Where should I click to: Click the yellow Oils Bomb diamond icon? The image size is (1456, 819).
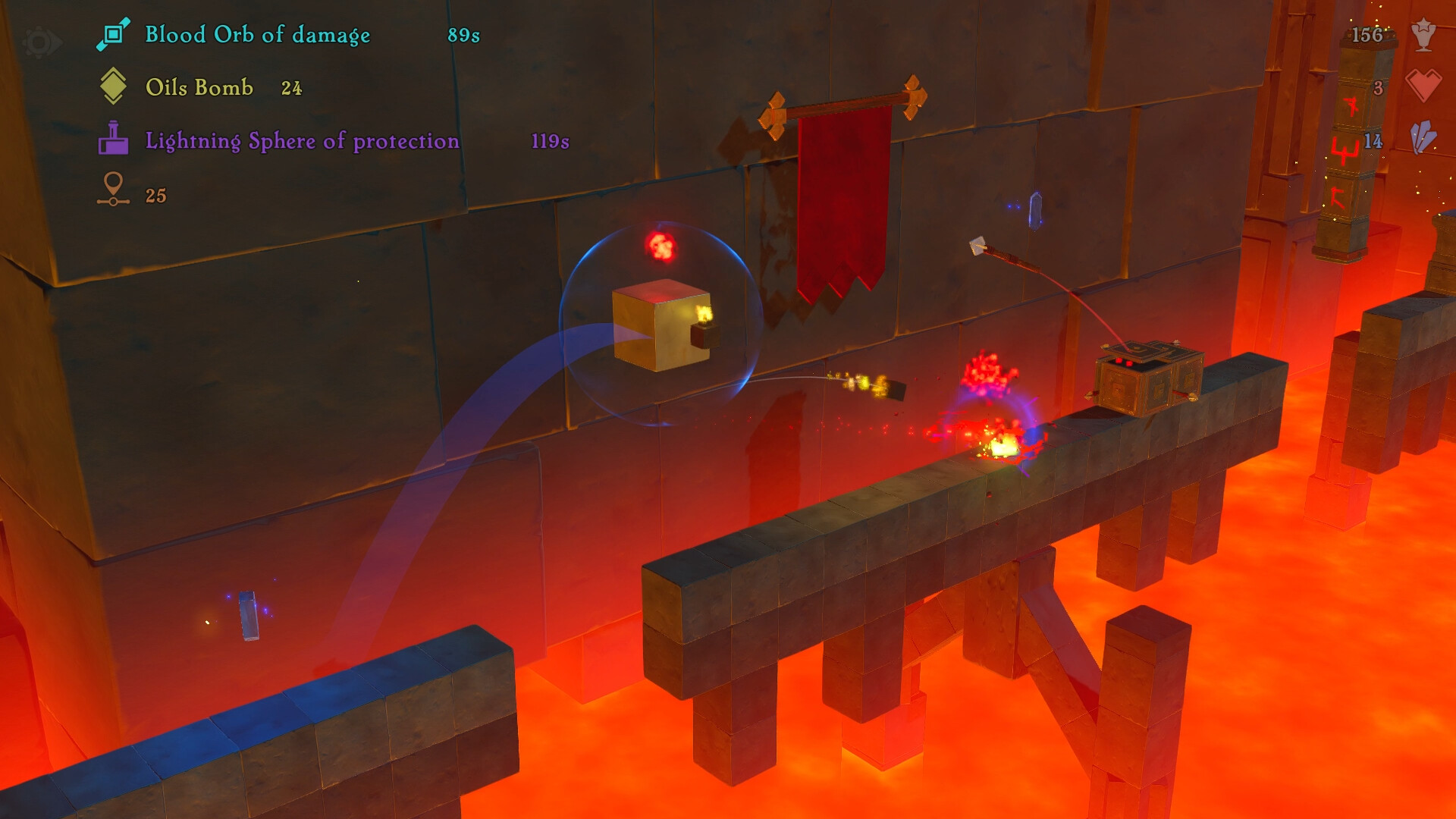coord(114,87)
